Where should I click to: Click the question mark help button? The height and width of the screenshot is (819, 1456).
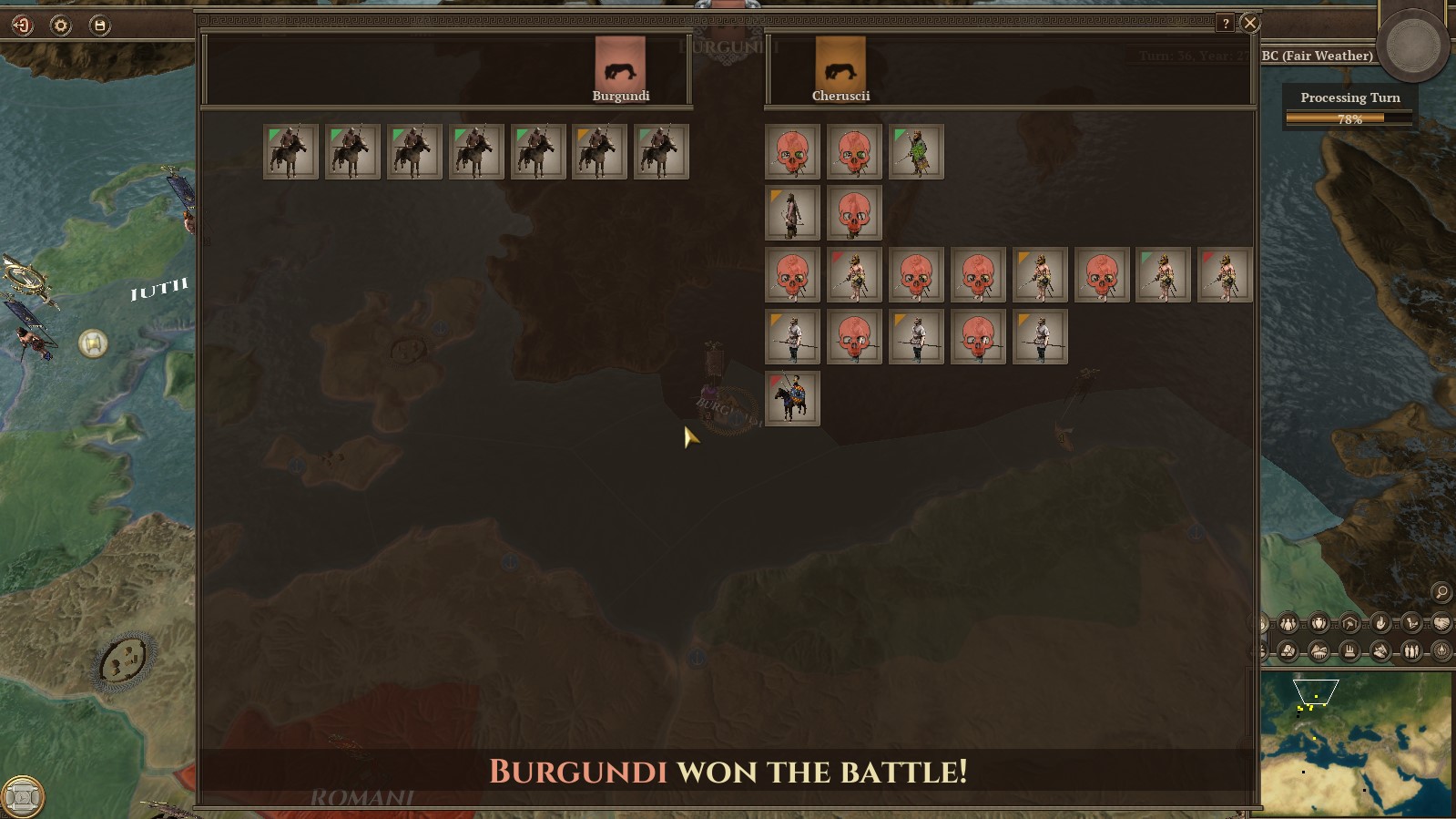[x=1225, y=23]
